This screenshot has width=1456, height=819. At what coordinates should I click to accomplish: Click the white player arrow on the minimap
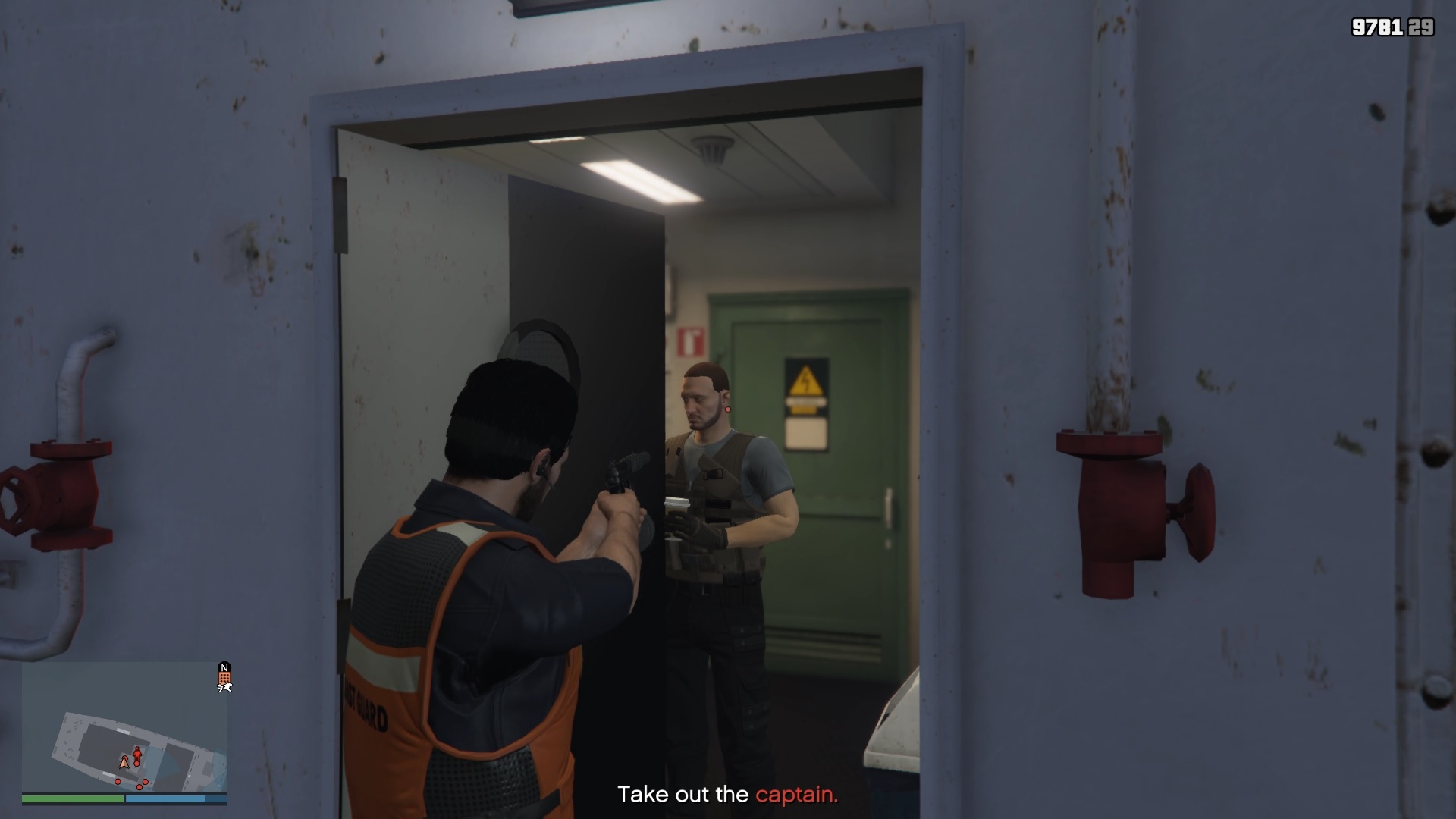pyautogui.click(x=124, y=763)
